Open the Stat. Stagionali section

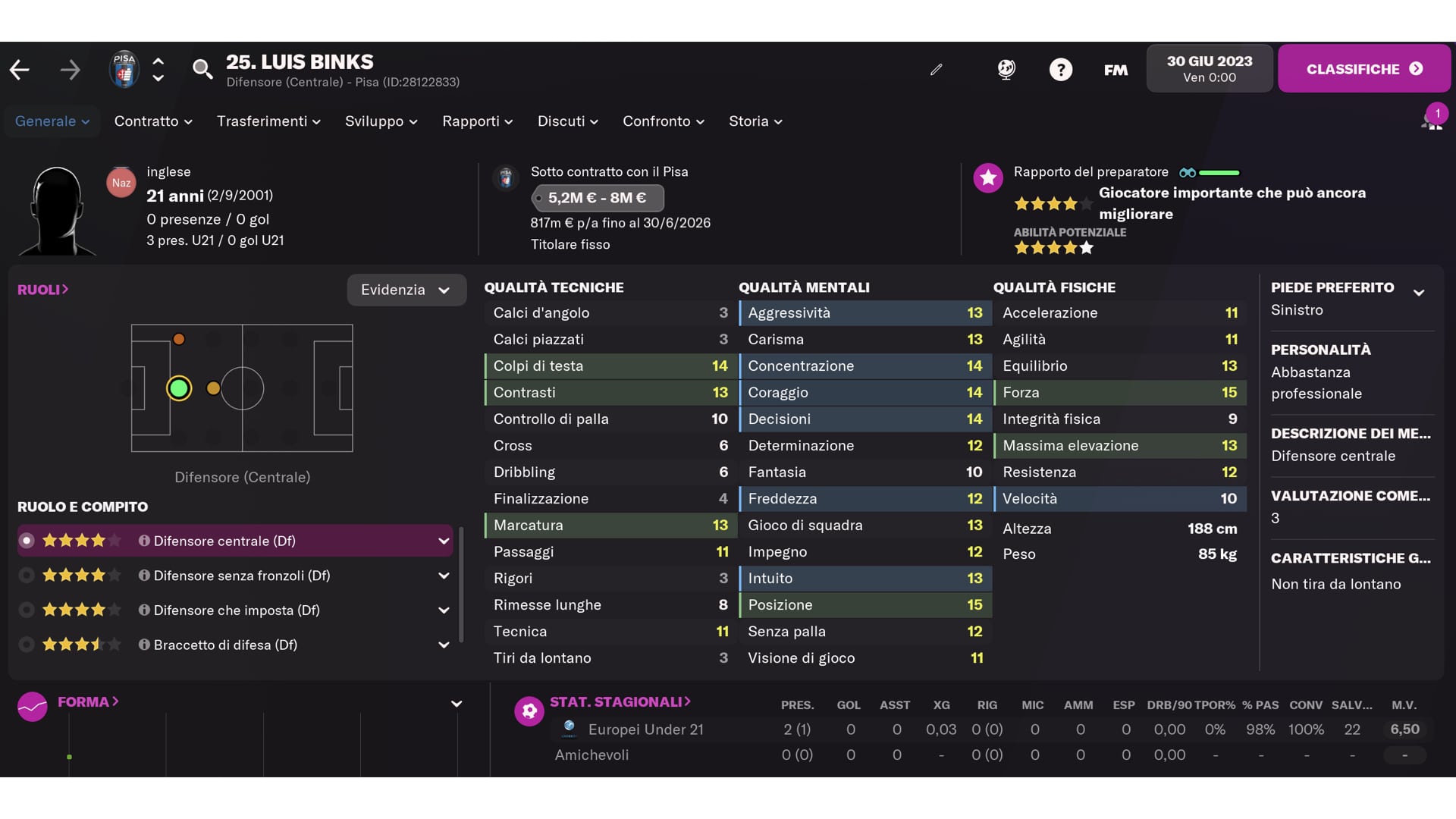click(620, 702)
